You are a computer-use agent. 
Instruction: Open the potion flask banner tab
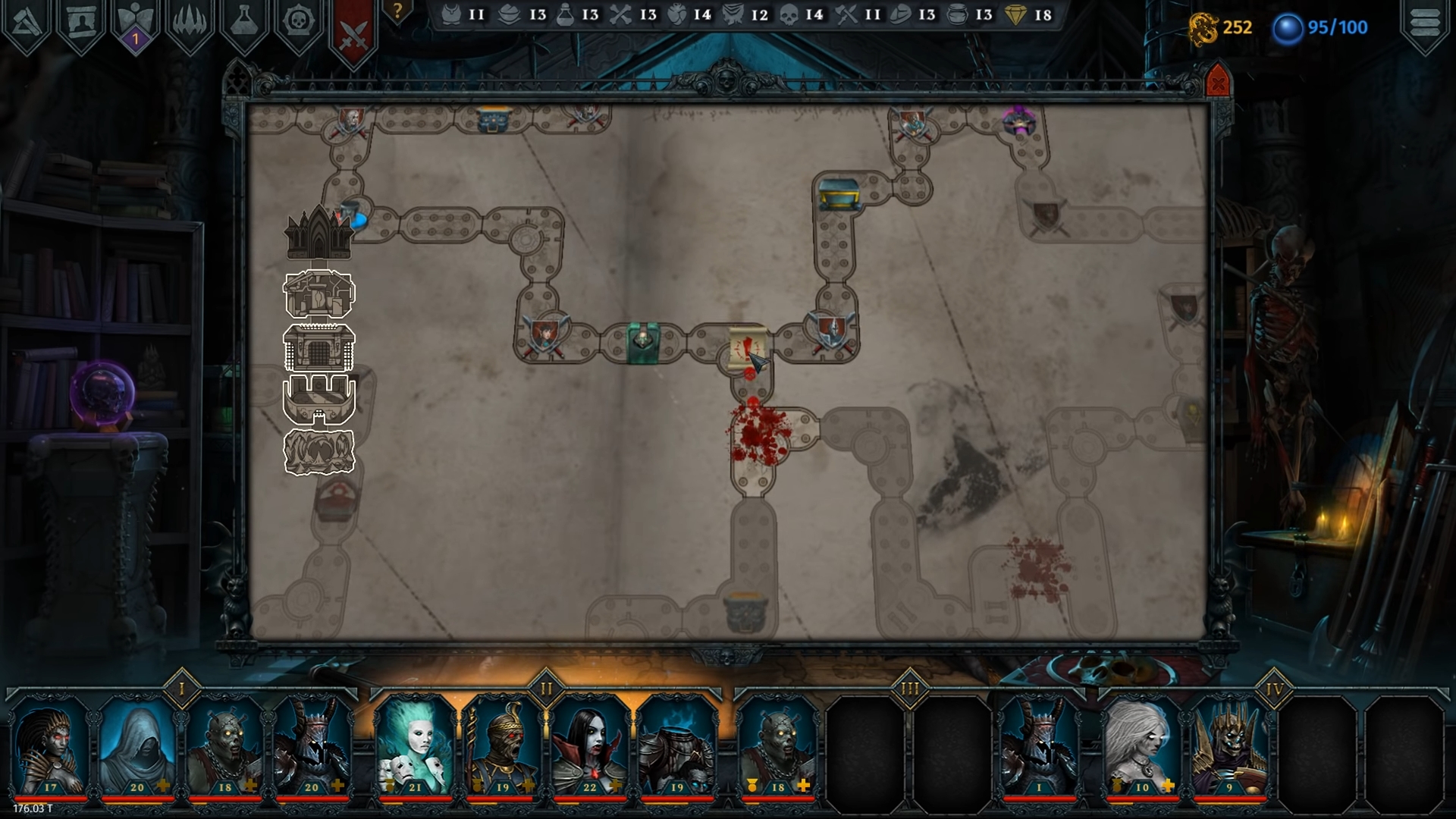(245, 24)
